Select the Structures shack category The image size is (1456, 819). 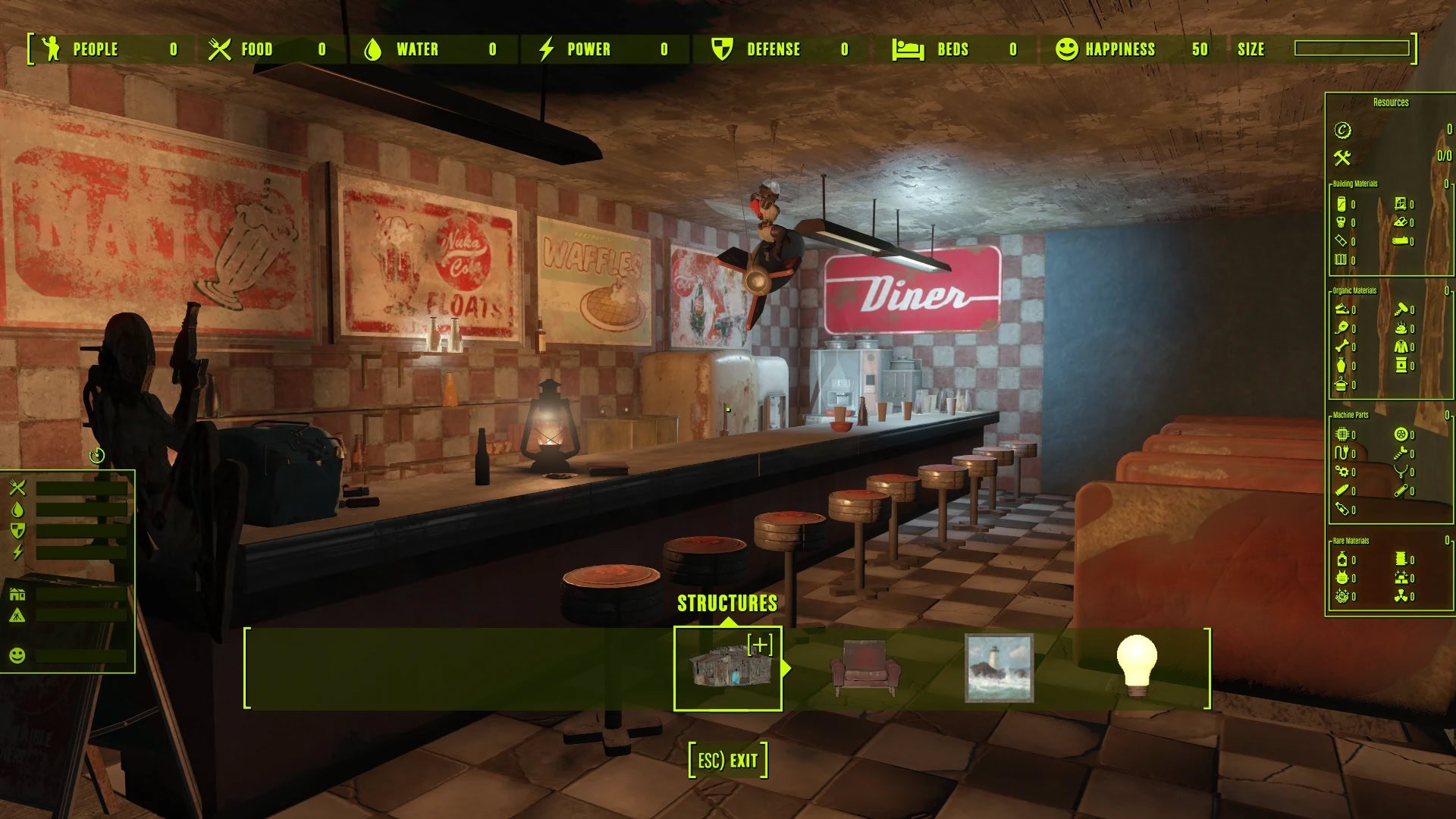pyautogui.click(x=727, y=668)
